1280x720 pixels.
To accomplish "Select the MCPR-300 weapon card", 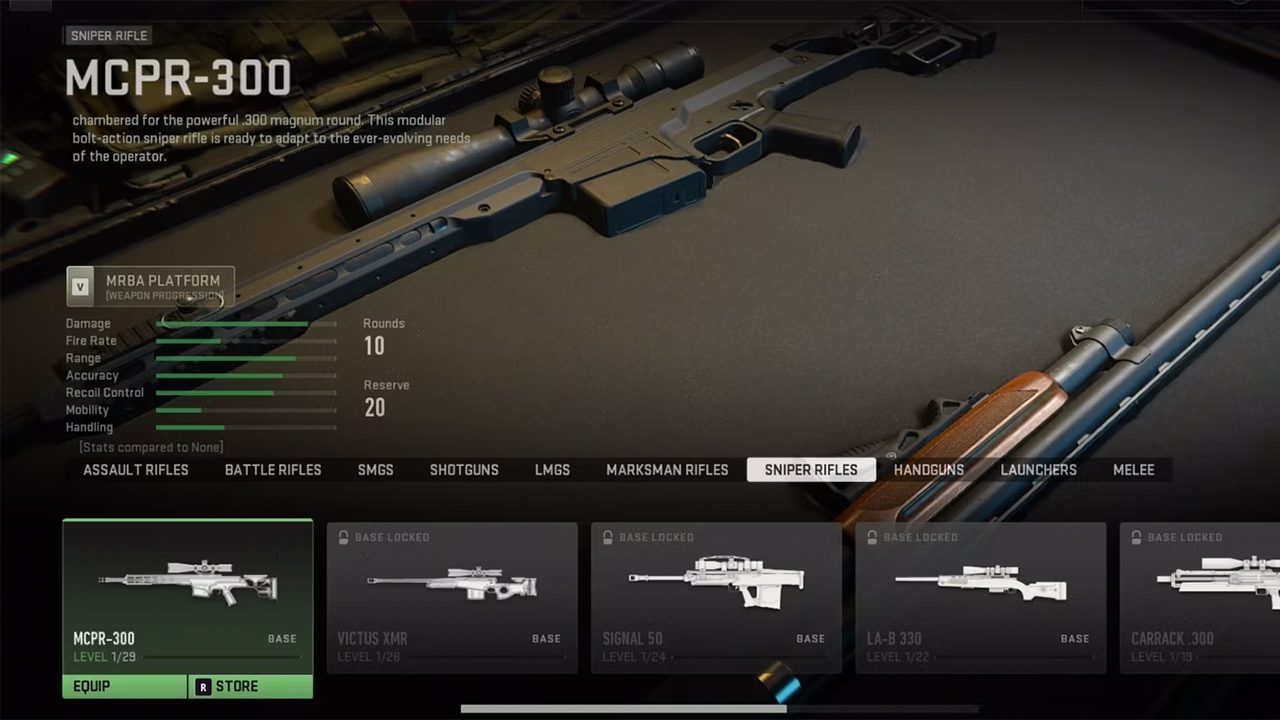I will 187,595.
